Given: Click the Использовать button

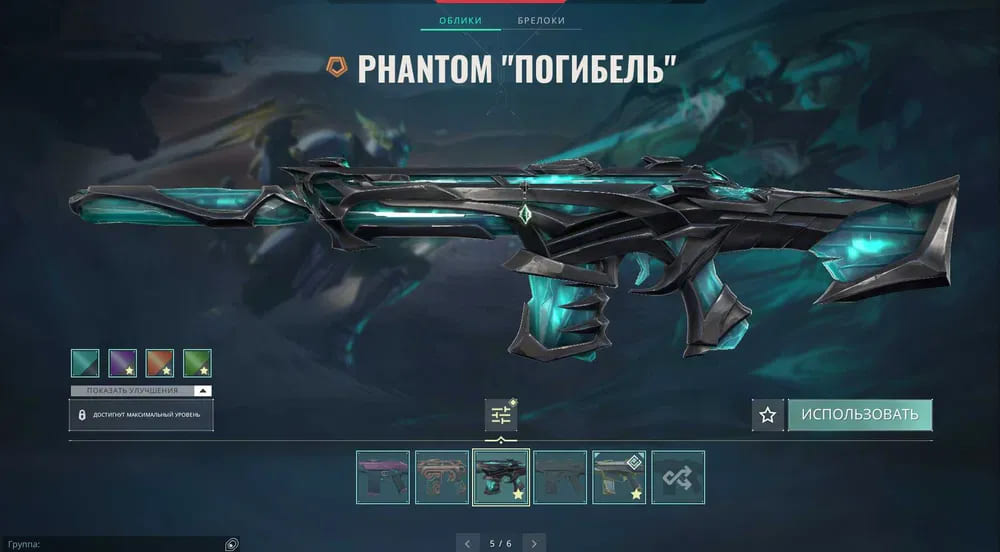Looking at the screenshot, I should [x=860, y=415].
